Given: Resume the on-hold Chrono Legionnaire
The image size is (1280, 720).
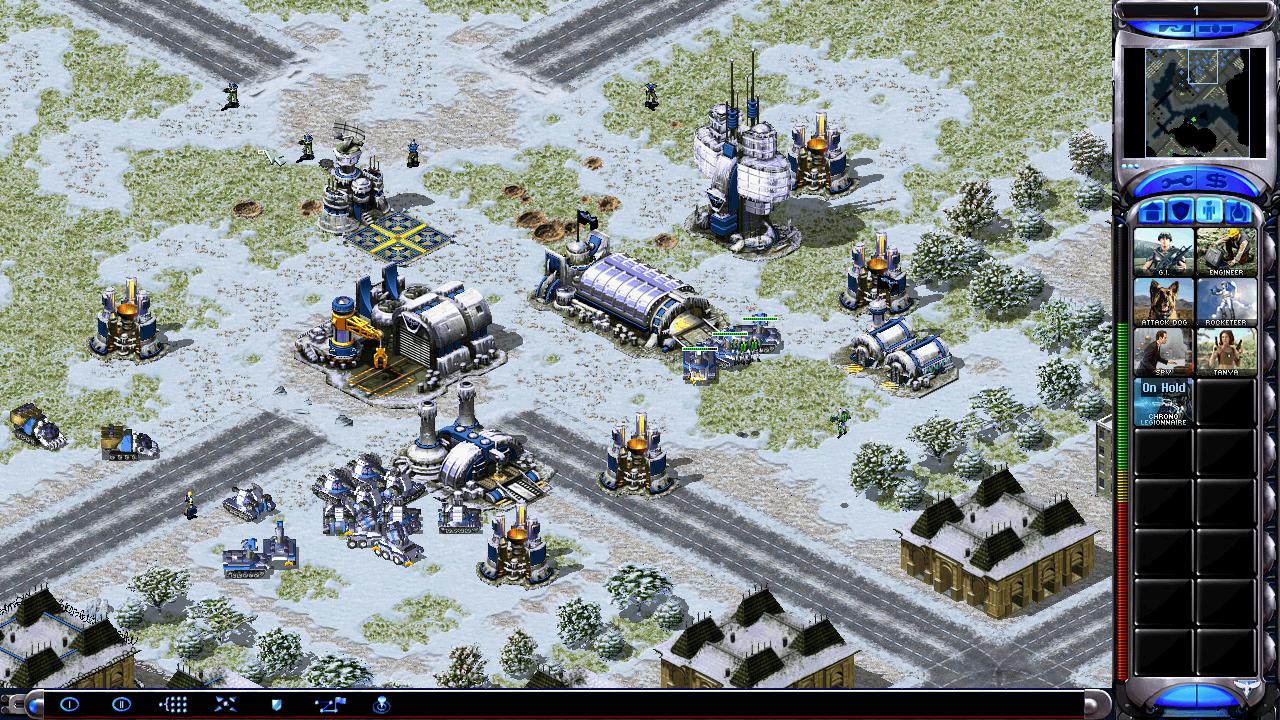Looking at the screenshot, I should click(1163, 401).
